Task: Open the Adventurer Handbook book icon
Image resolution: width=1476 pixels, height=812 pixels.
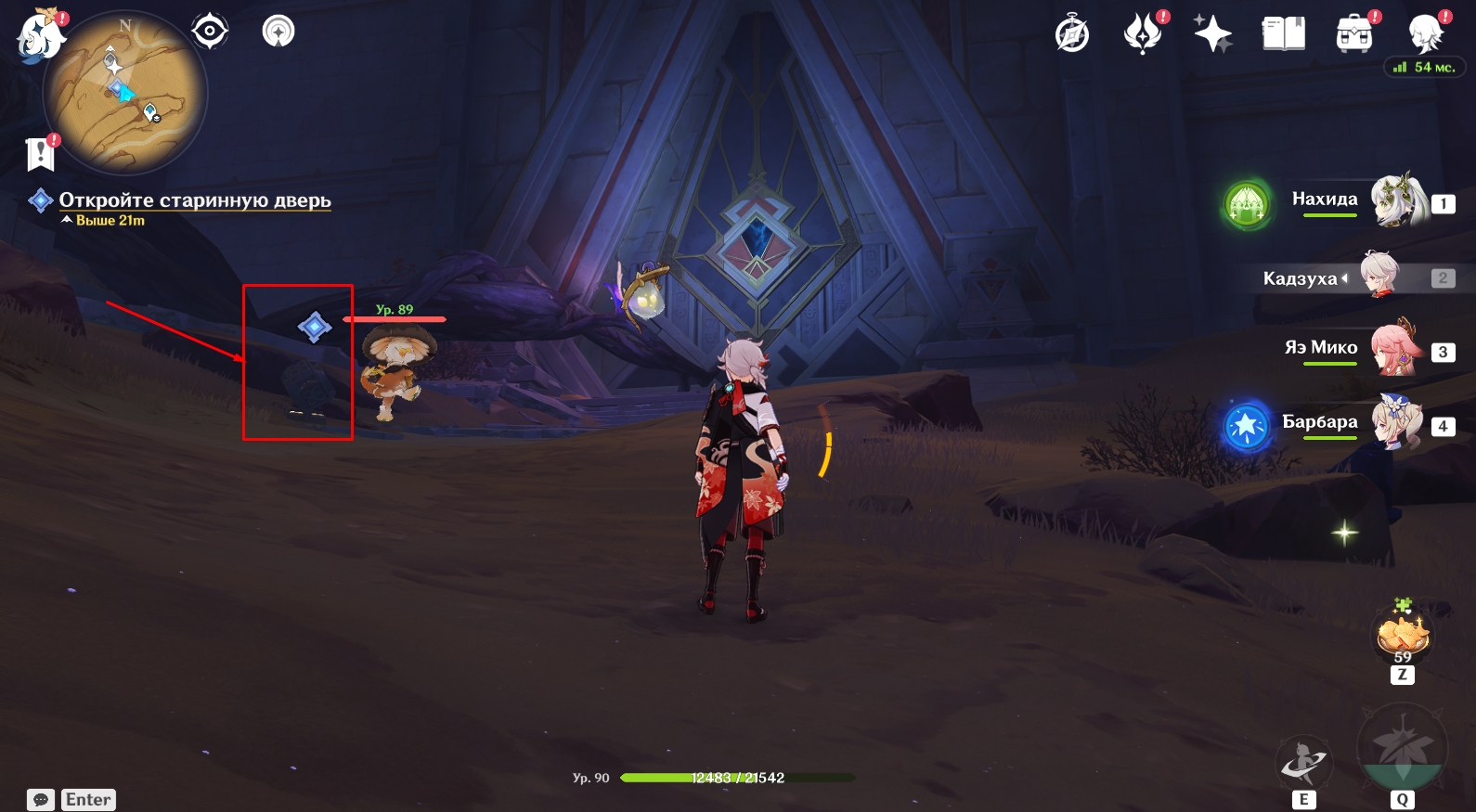Action: [1284, 34]
